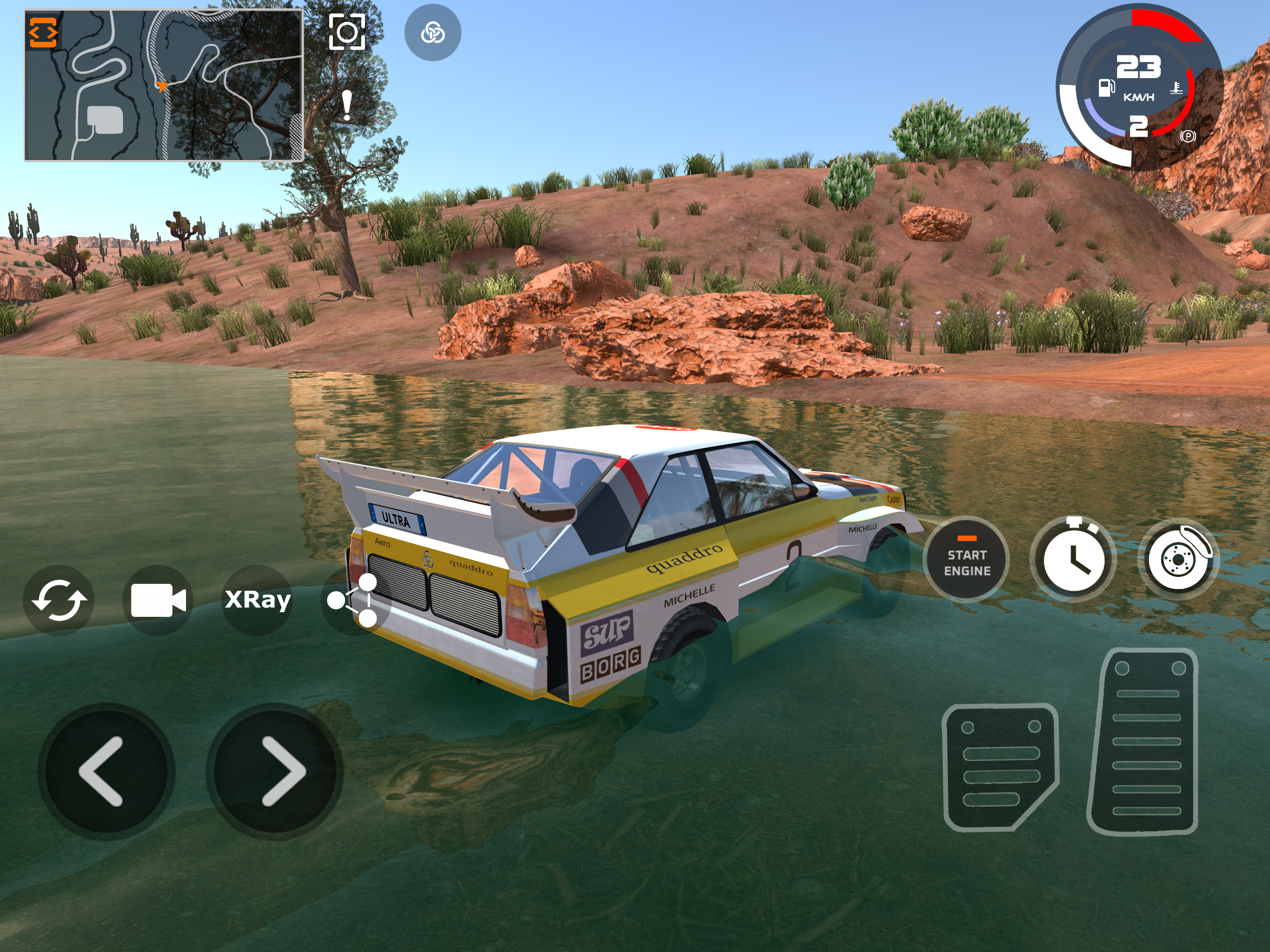Tap the exclamation mark alert icon
The width and height of the screenshot is (1270, 952).
pyautogui.click(x=346, y=106)
